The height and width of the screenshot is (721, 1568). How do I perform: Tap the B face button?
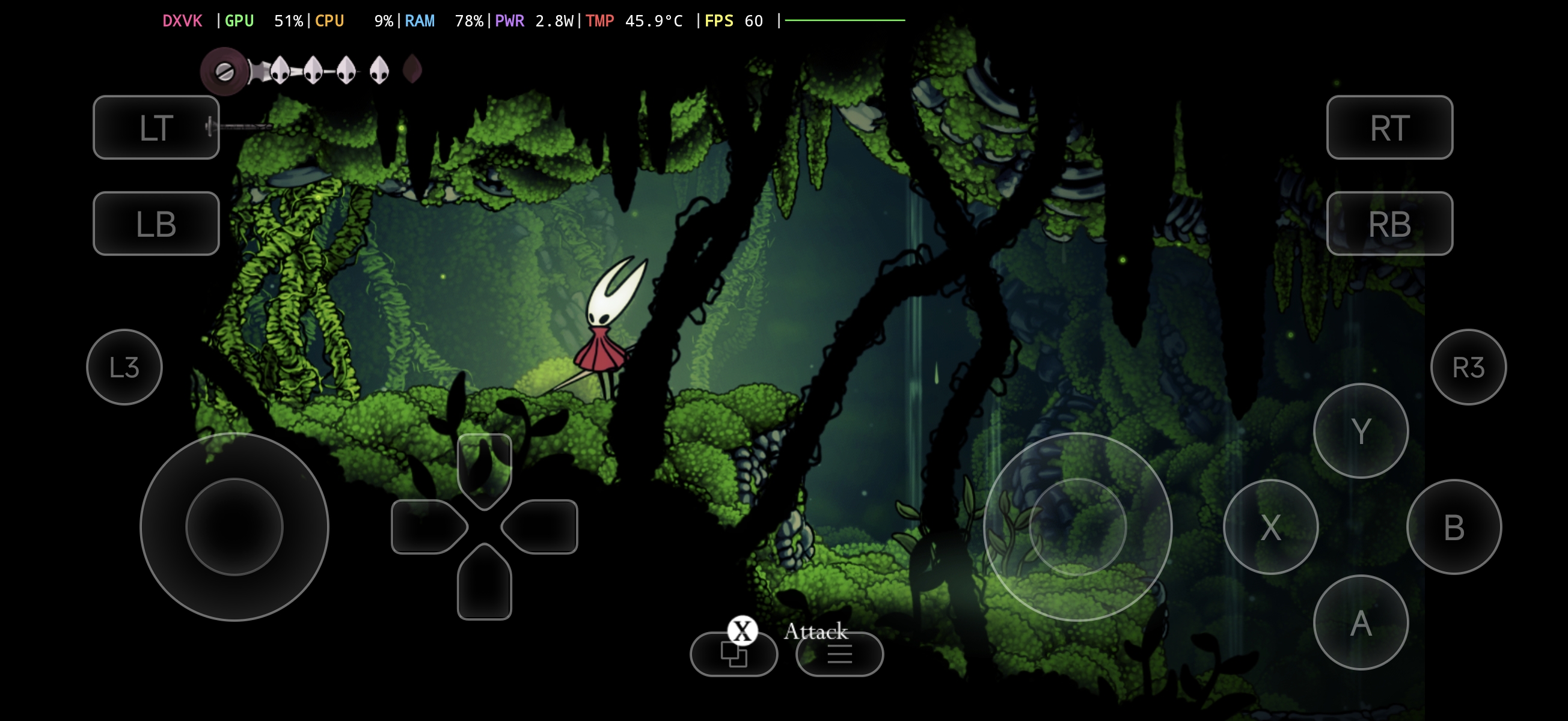pyautogui.click(x=1454, y=527)
